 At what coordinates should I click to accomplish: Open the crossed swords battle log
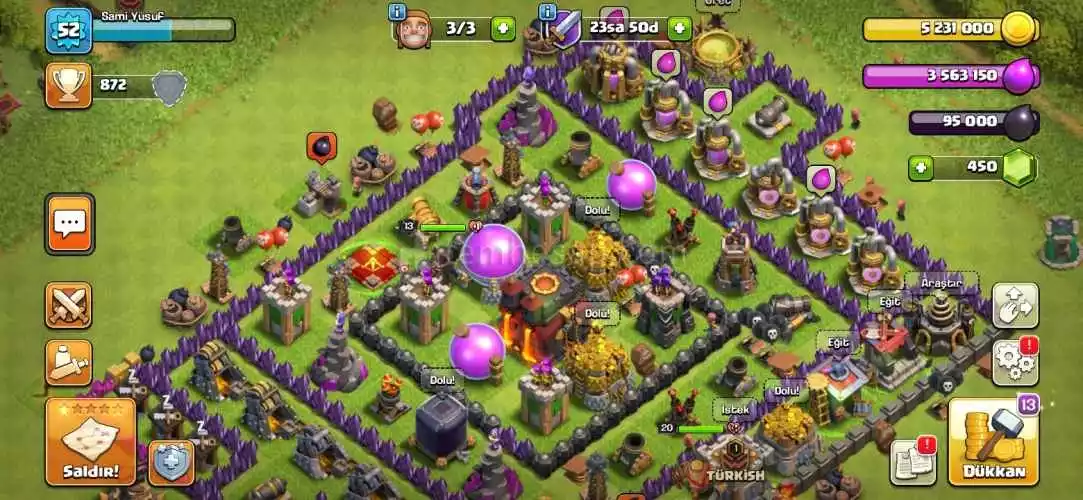click(x=69, y=305)
